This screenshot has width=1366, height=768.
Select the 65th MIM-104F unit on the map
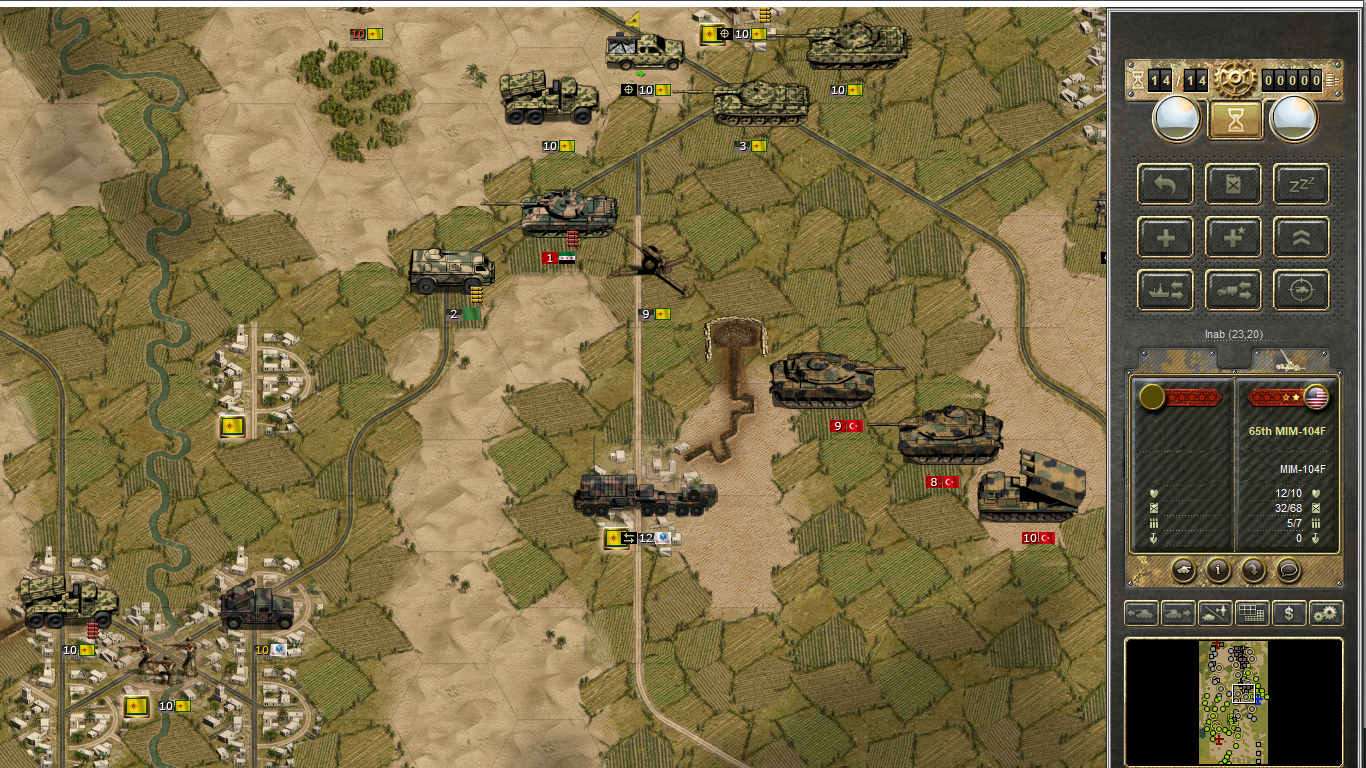645,494
